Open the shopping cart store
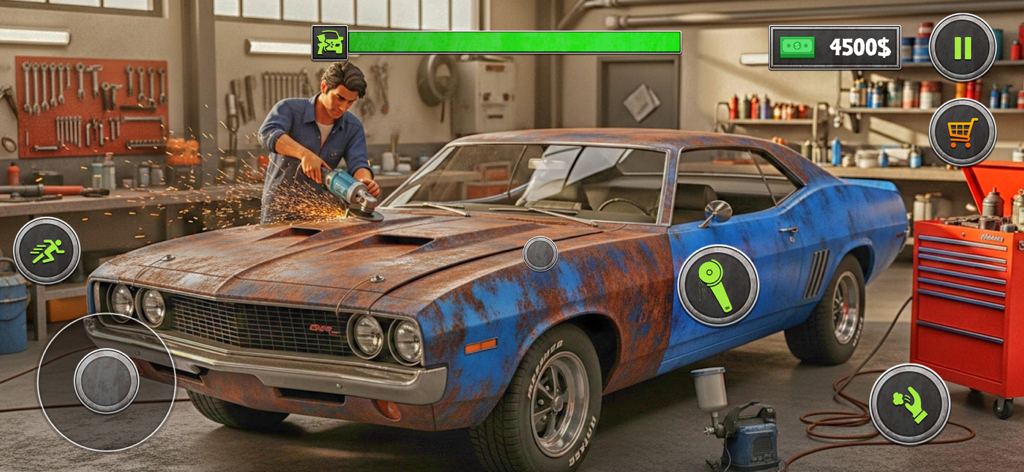This screenshot has height=472, width=1024. coord(962,132)
